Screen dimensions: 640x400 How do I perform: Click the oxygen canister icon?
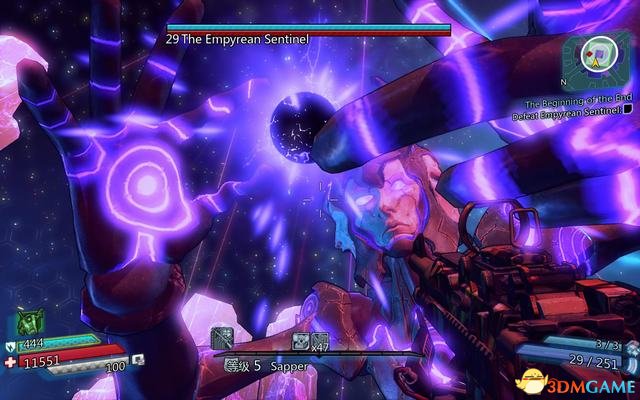coord(138,359)
